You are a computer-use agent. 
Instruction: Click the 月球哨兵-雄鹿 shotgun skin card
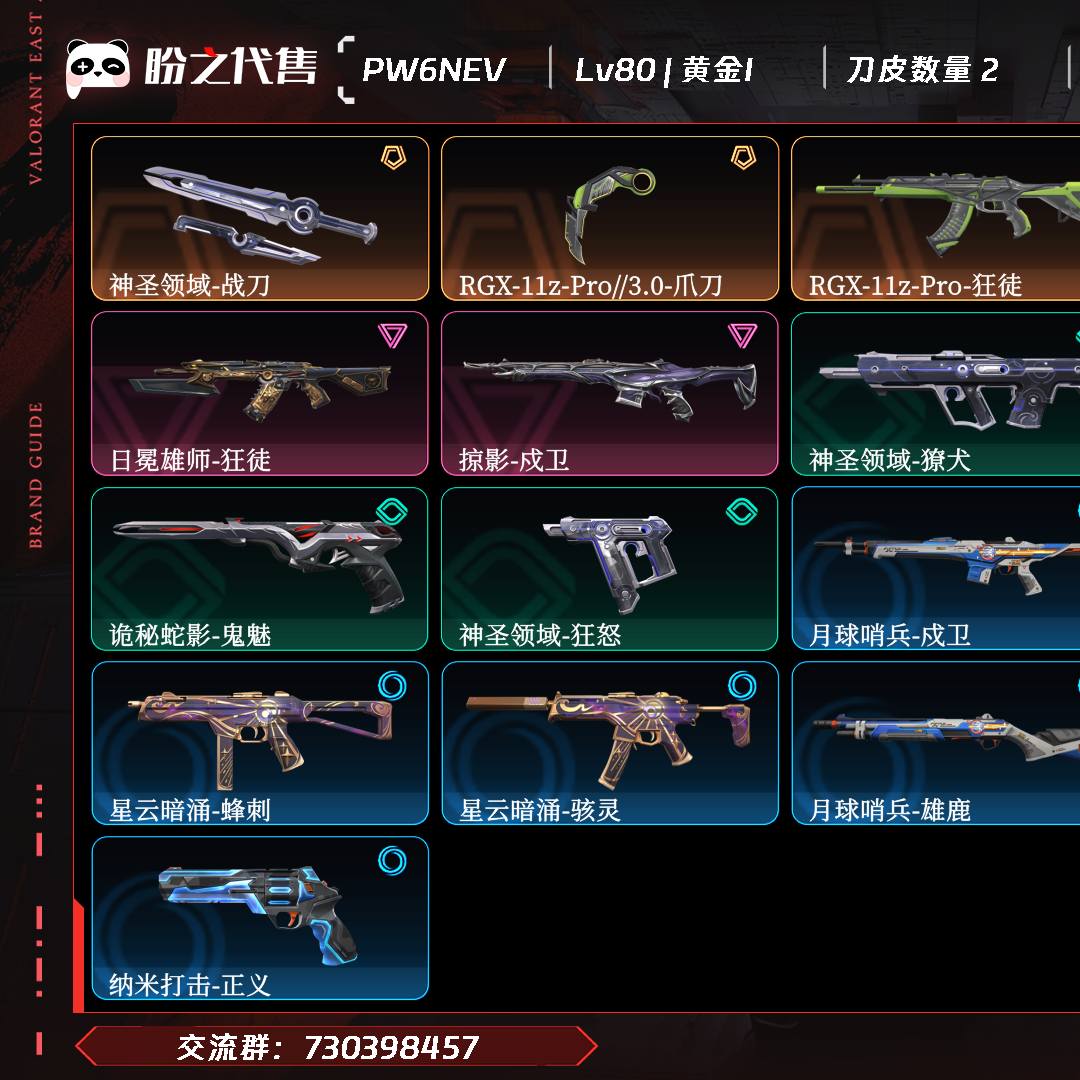point(936,743)
